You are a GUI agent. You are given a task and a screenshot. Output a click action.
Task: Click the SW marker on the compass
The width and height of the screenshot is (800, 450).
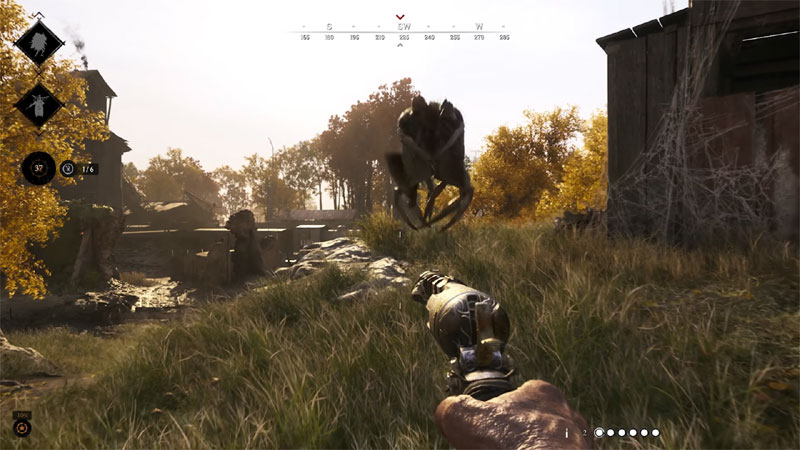tap(404, 27)
